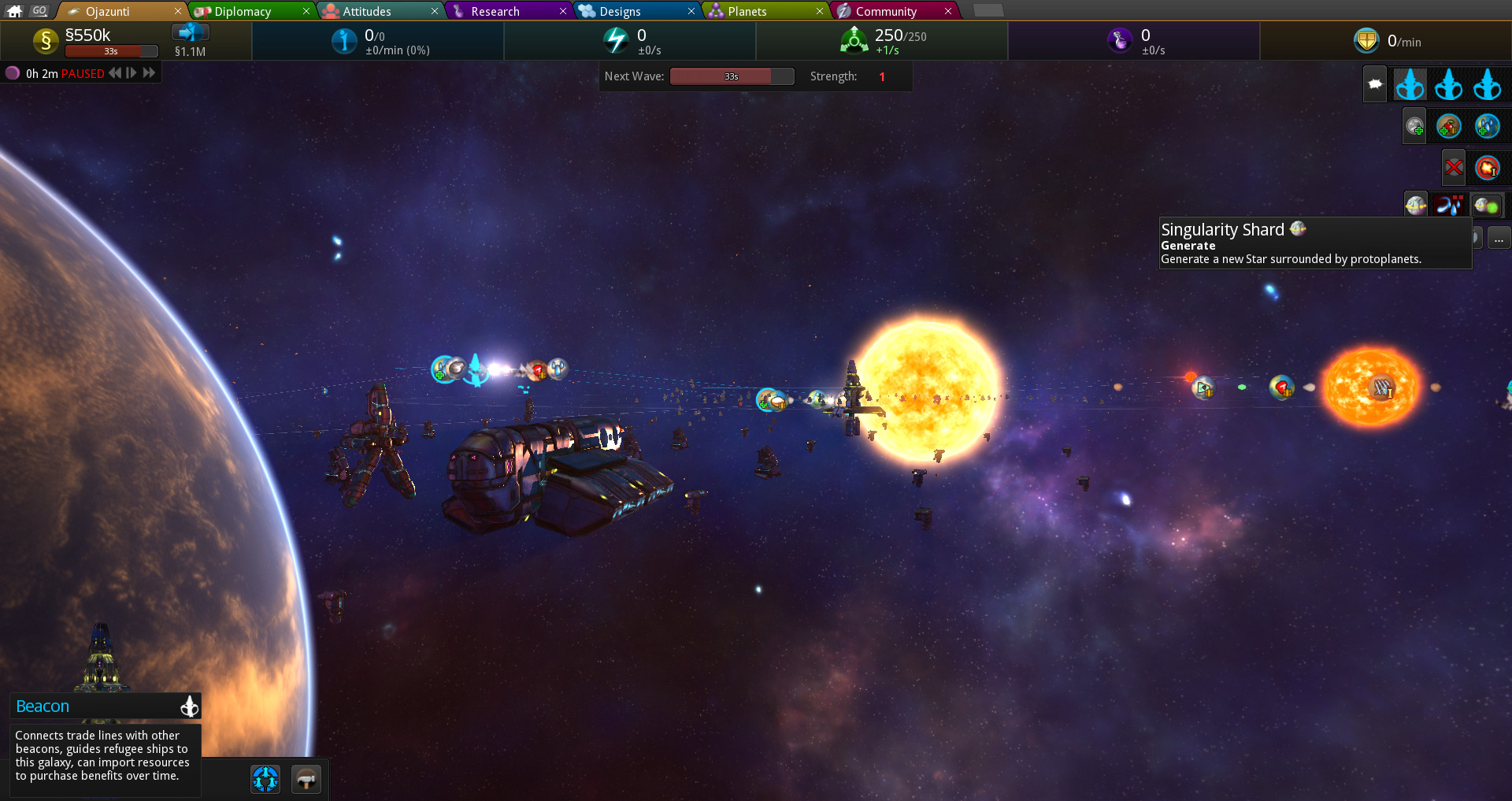Activate the red explosion tier I ability icon
Image resolution: width=1512 pixels, height=801 pixels.
point(1487,168)
